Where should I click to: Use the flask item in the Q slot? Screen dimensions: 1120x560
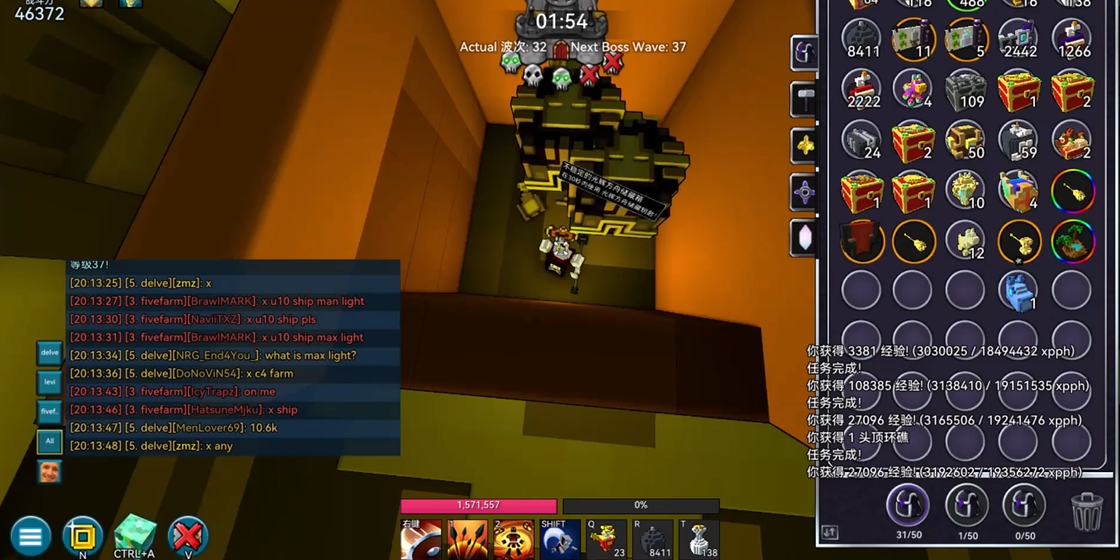coord(606,540)
